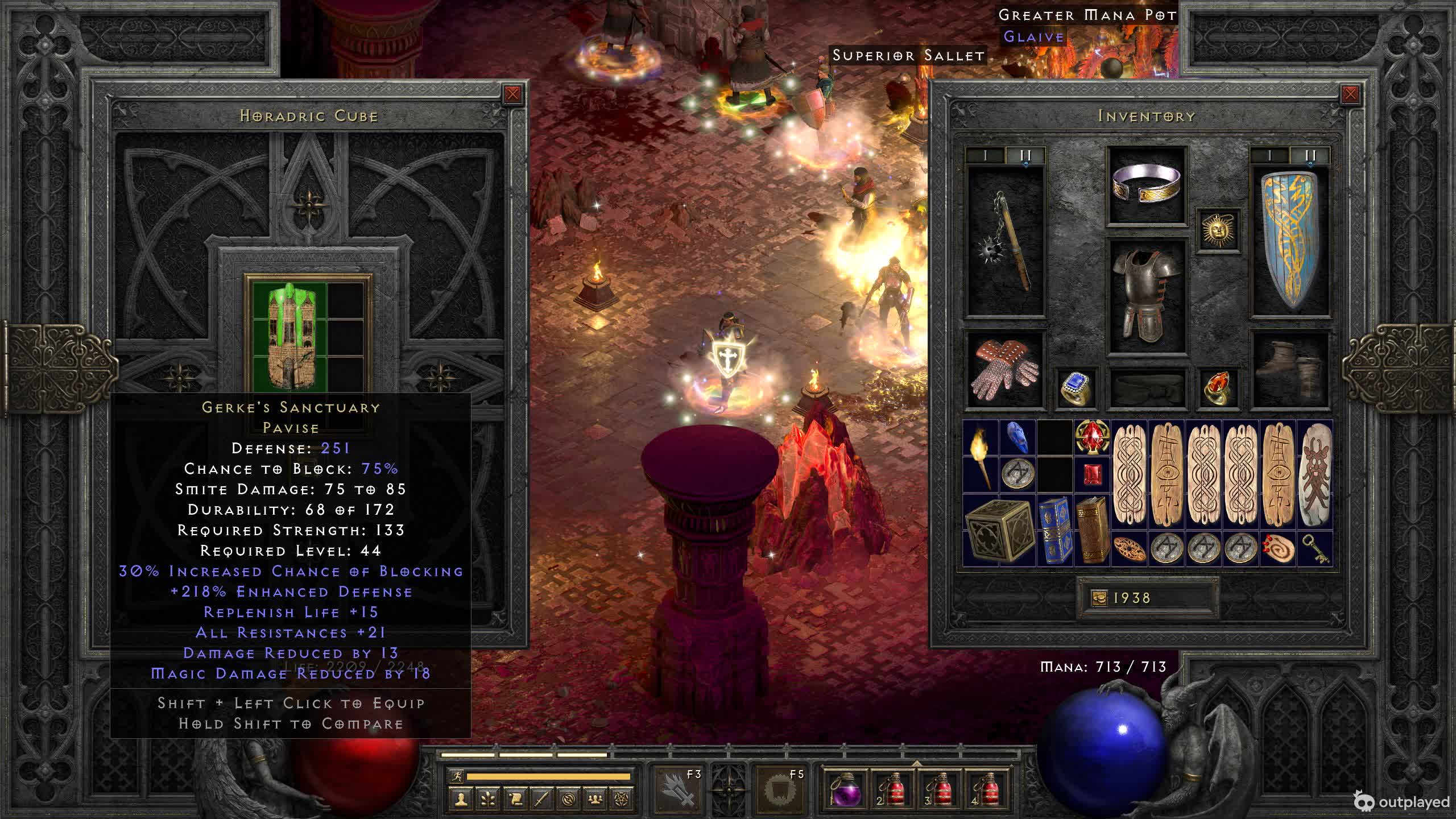The width and height of the screenshot is (1456, 819).
Task: Select the equipped boots slot
Action: coord(1290,369)
